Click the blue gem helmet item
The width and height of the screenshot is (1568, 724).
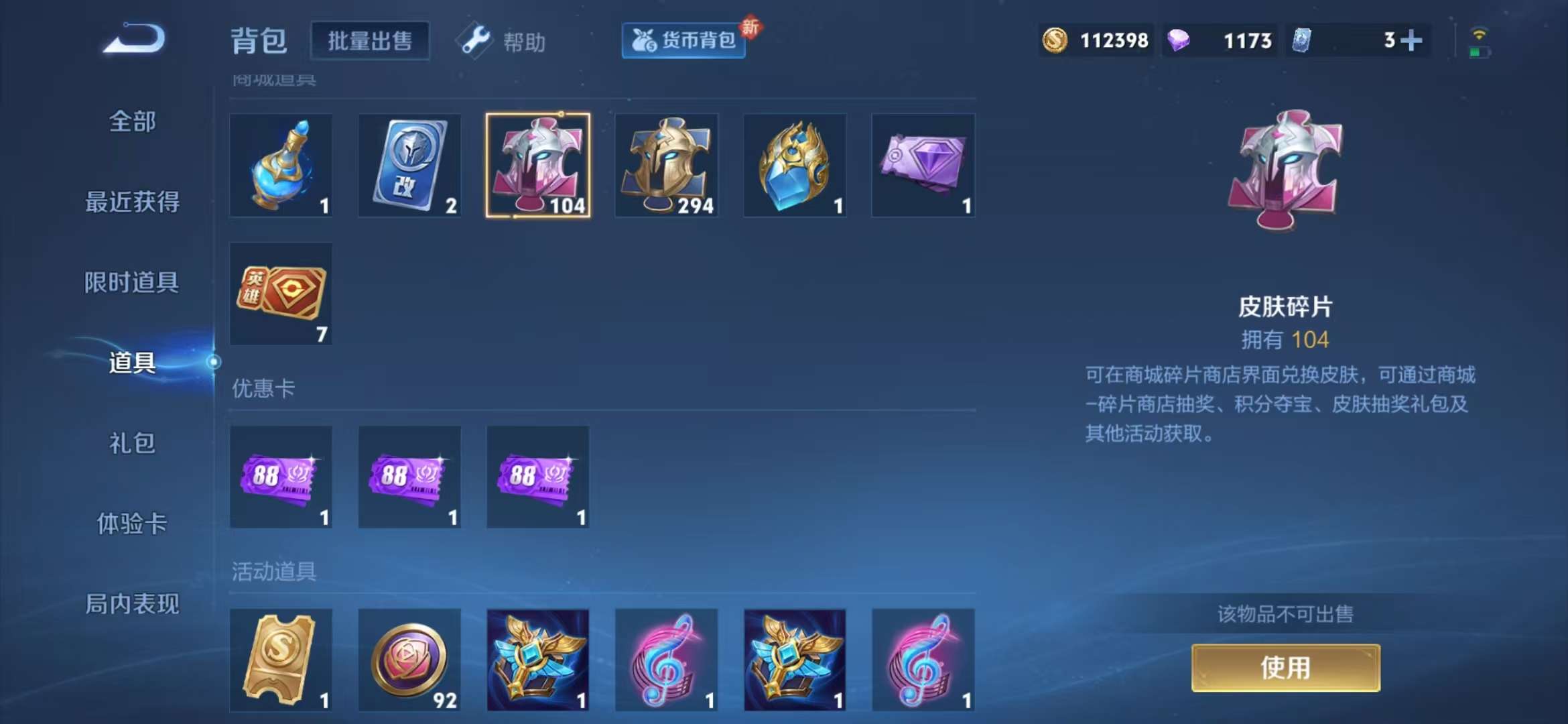[x=795, y=166]
